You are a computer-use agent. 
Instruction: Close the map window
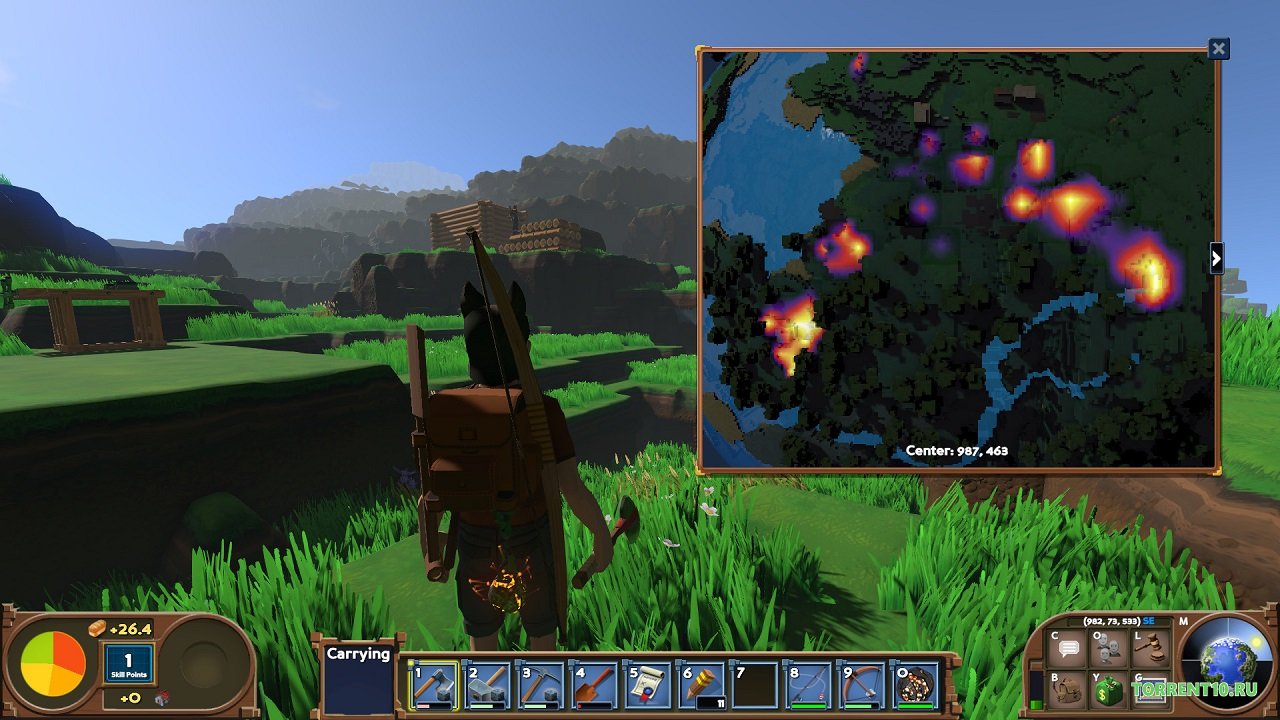(1218, 48)
